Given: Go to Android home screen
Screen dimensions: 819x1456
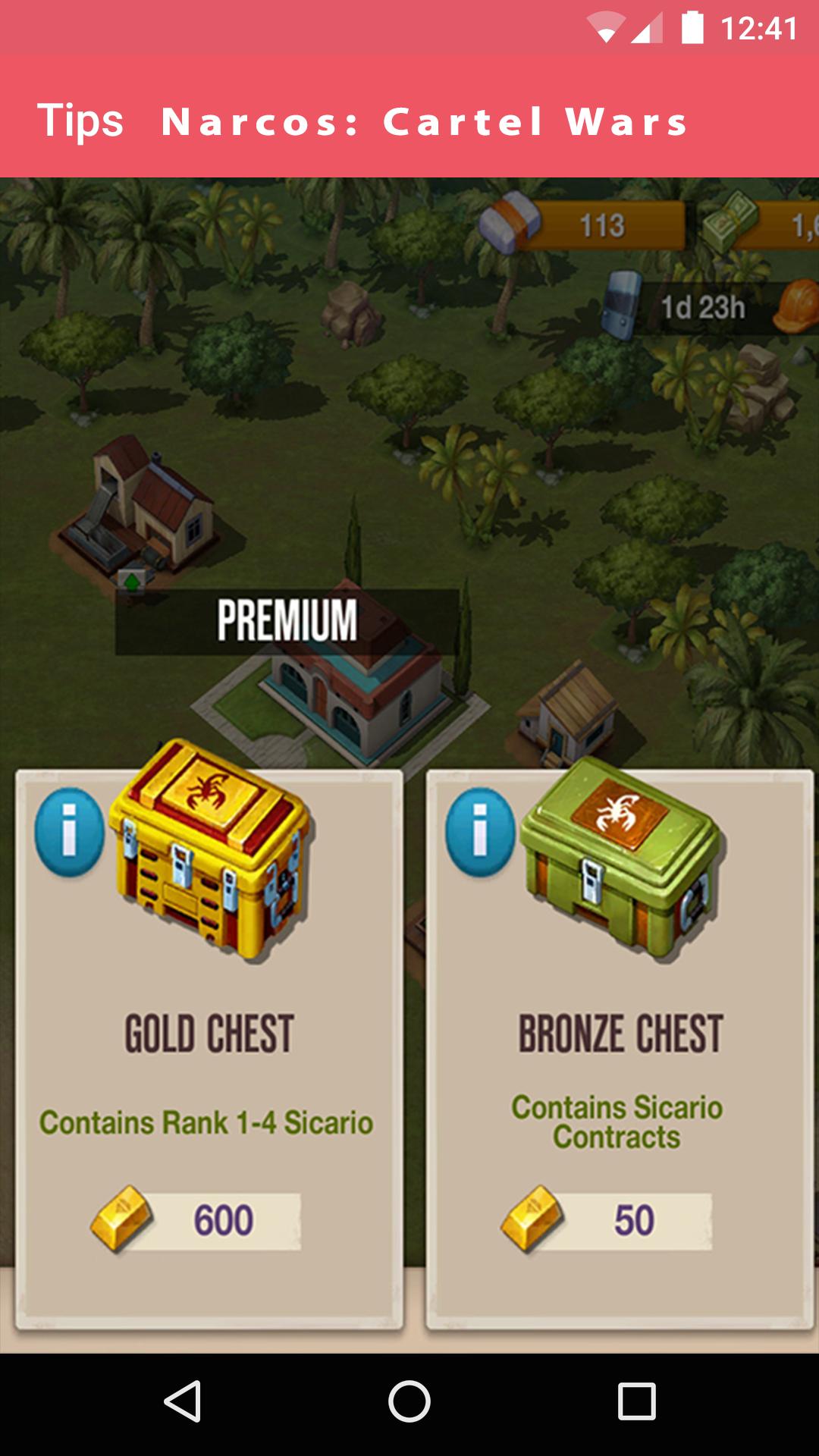Looking at the screenshot, I should pos(409,1401).
